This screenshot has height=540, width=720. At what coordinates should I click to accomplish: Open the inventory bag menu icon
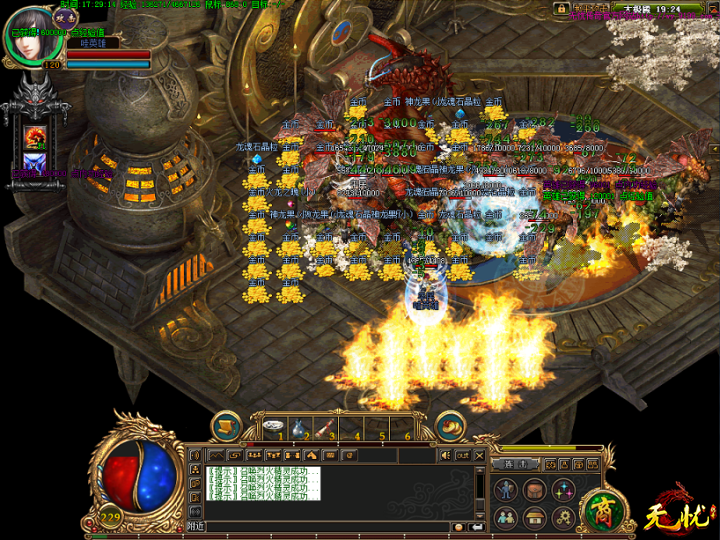pos(535,490)
